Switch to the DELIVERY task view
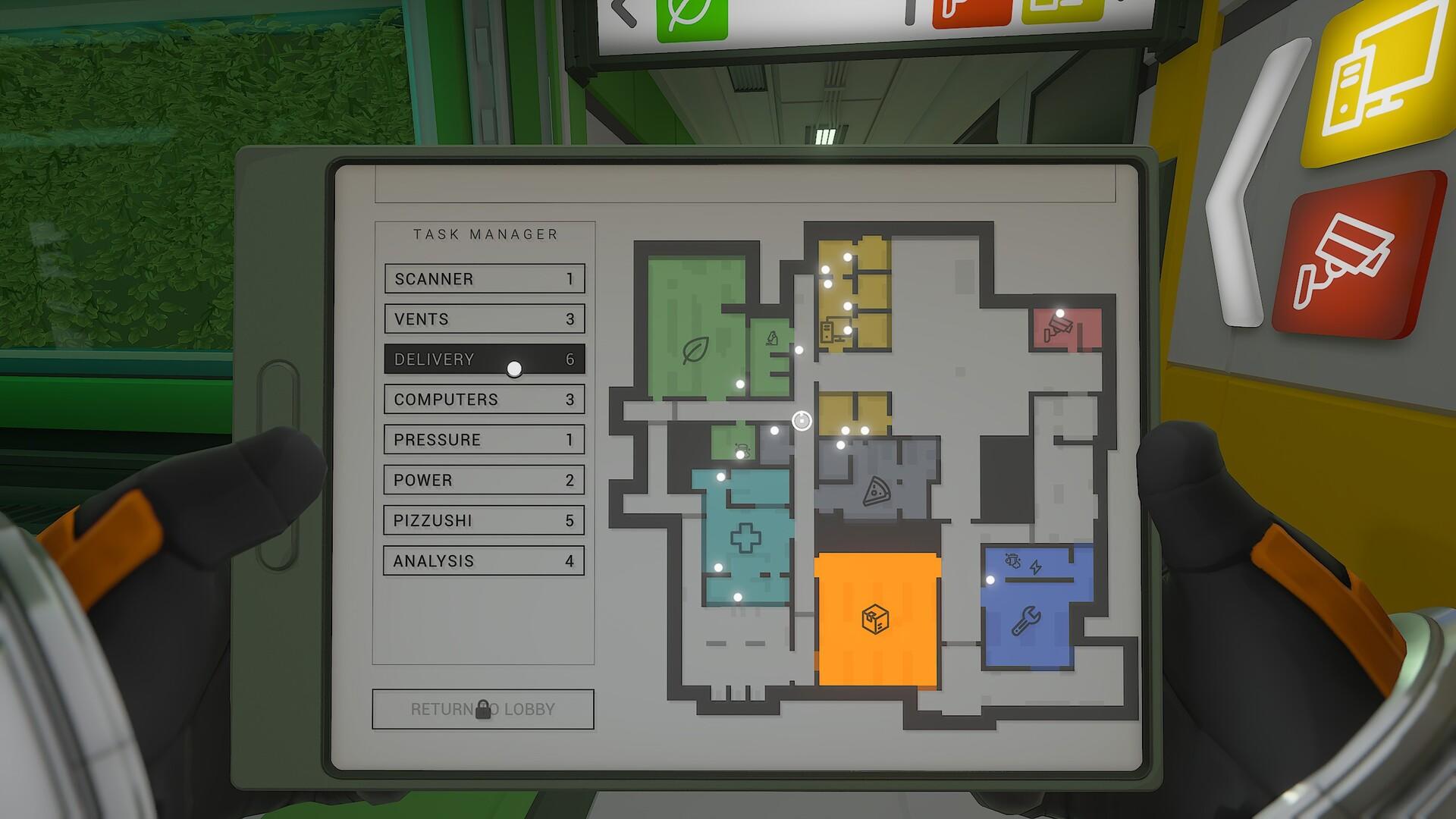1456x819 pixels. point(484,359)
